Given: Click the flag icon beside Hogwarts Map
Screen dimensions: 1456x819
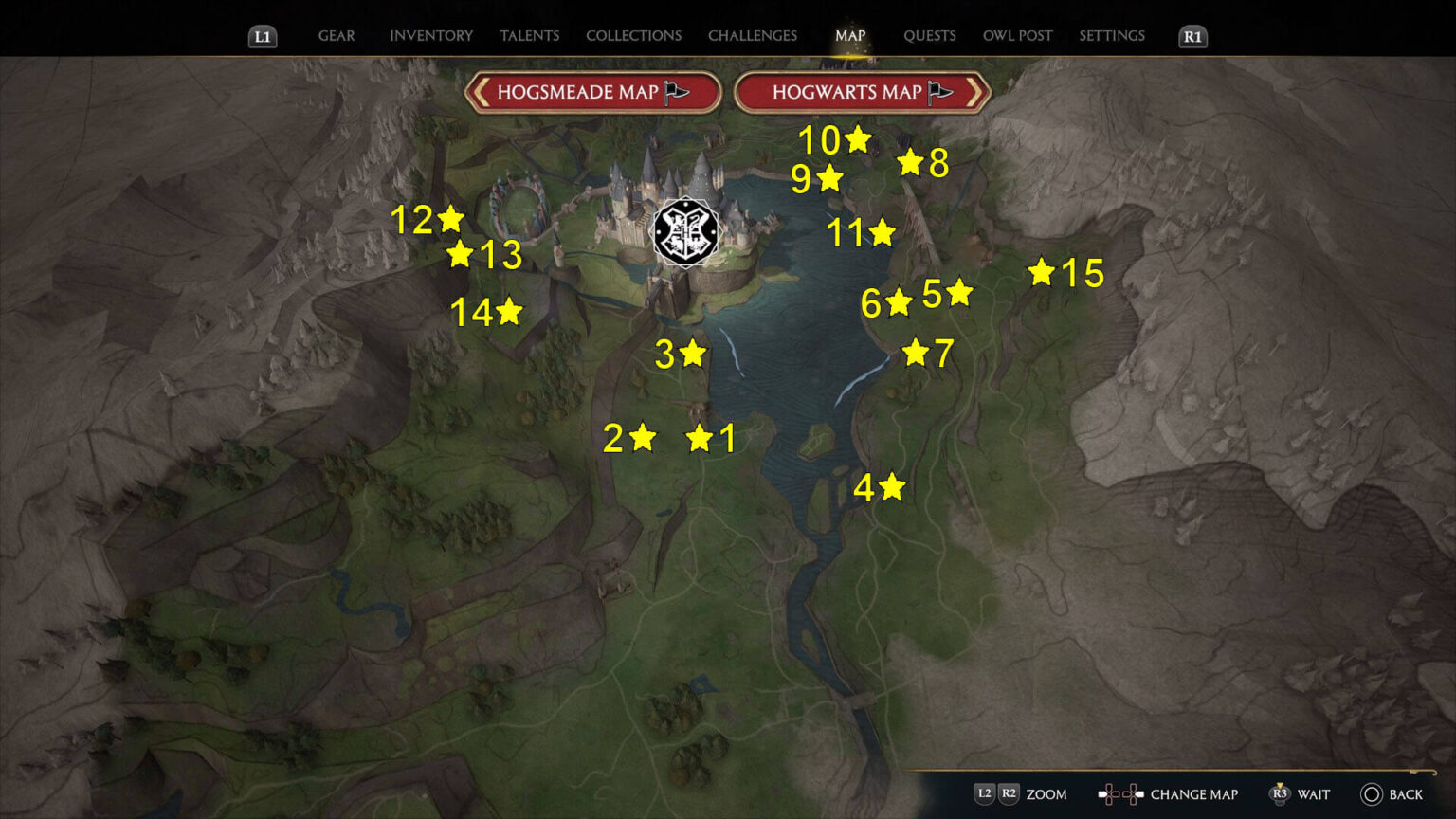Looking at the screenshot, I should pos(939,92).
